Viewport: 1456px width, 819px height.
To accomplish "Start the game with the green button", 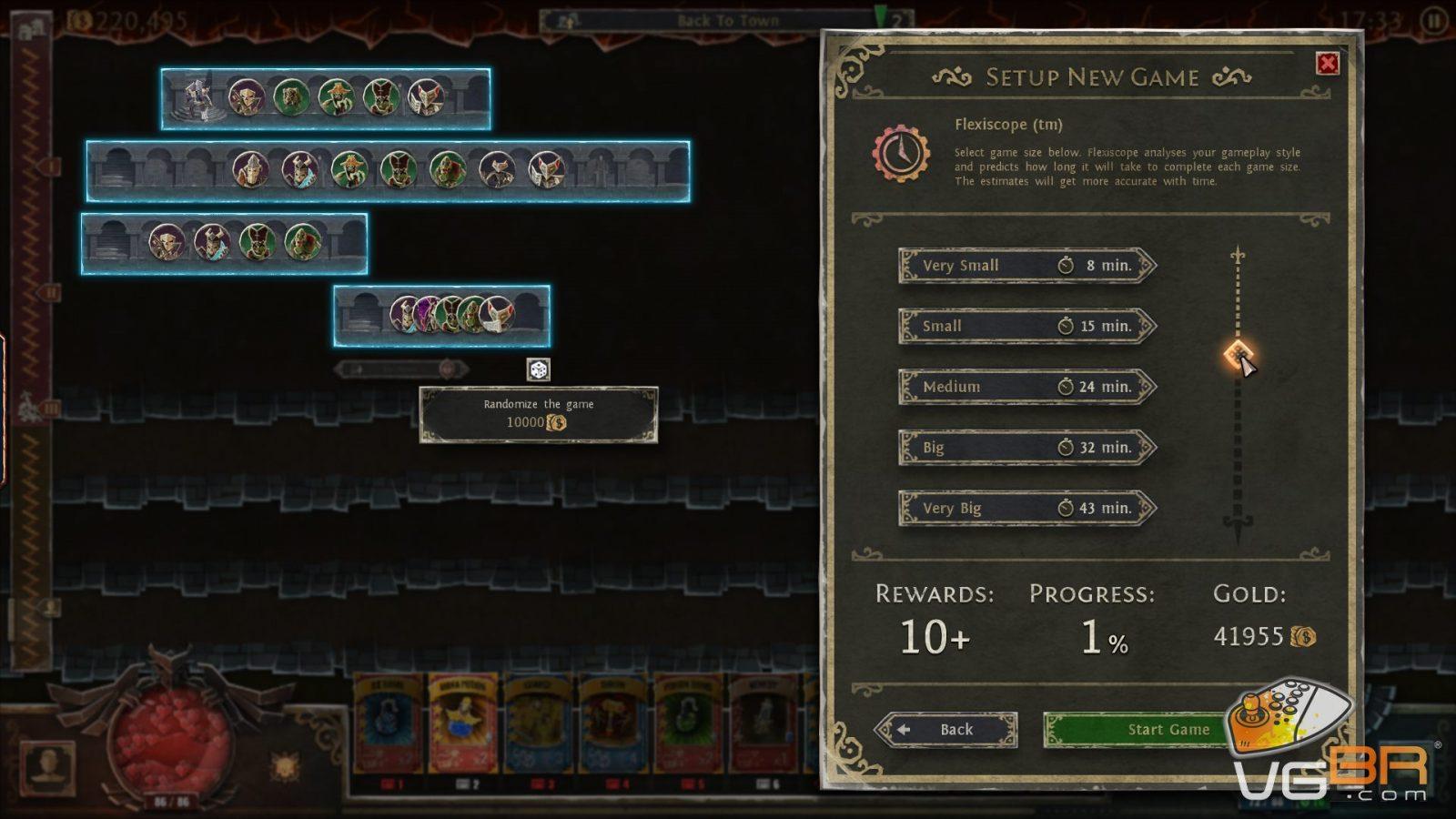I will tap(1137, 730).
